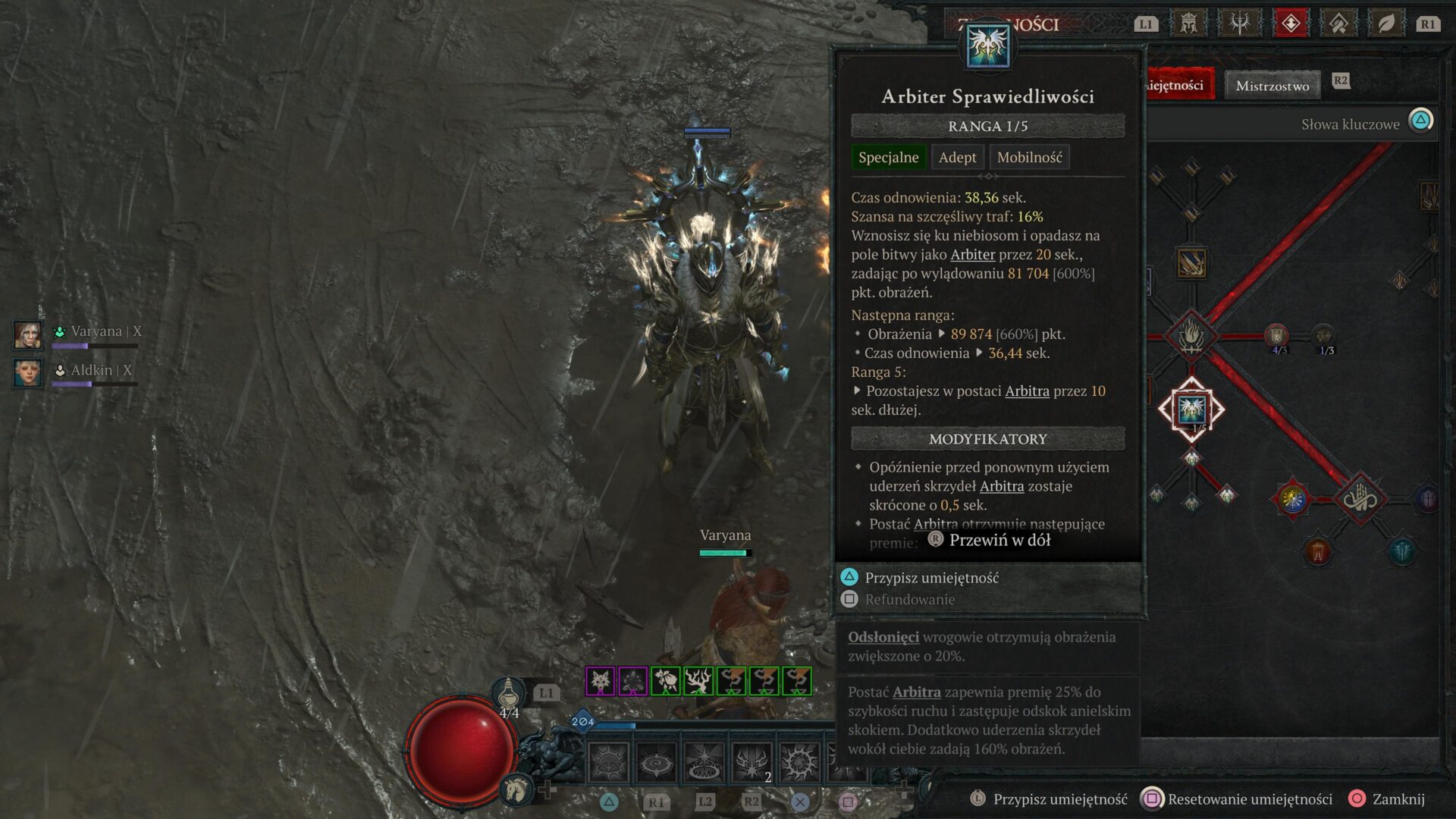
Task: Choose the yellow sun skill node
Action: 1292,498
